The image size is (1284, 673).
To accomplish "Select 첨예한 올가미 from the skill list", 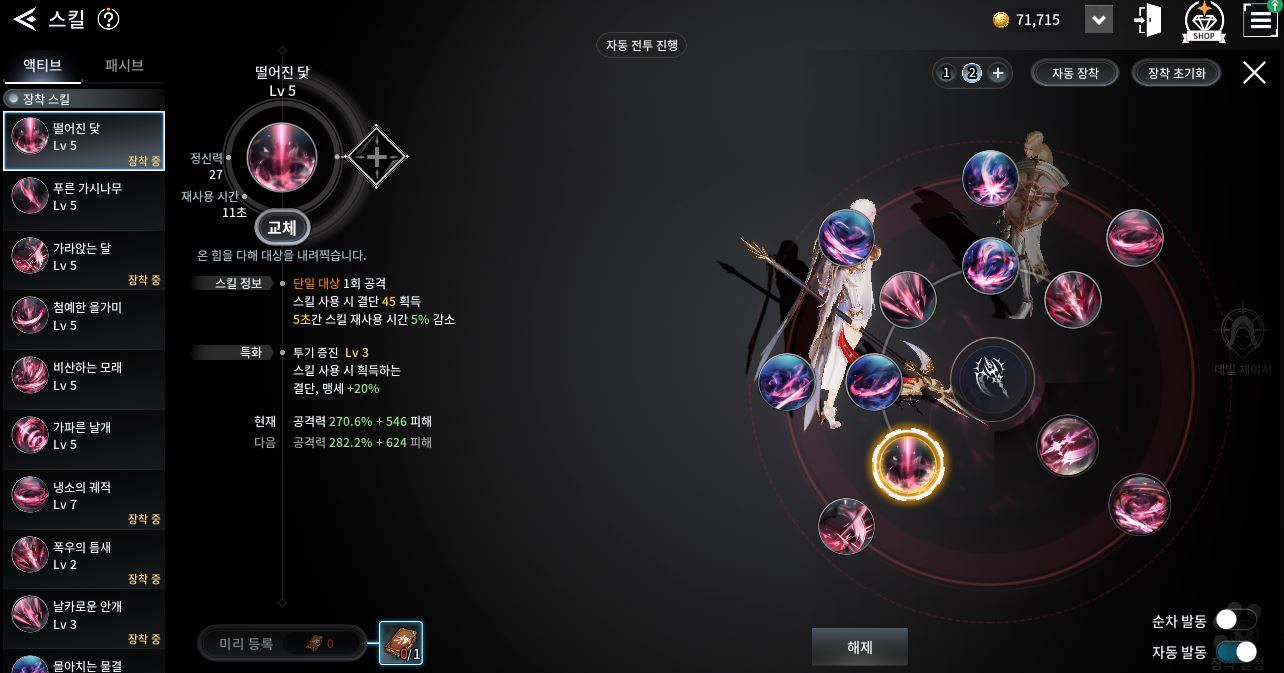I will point(84,316).
